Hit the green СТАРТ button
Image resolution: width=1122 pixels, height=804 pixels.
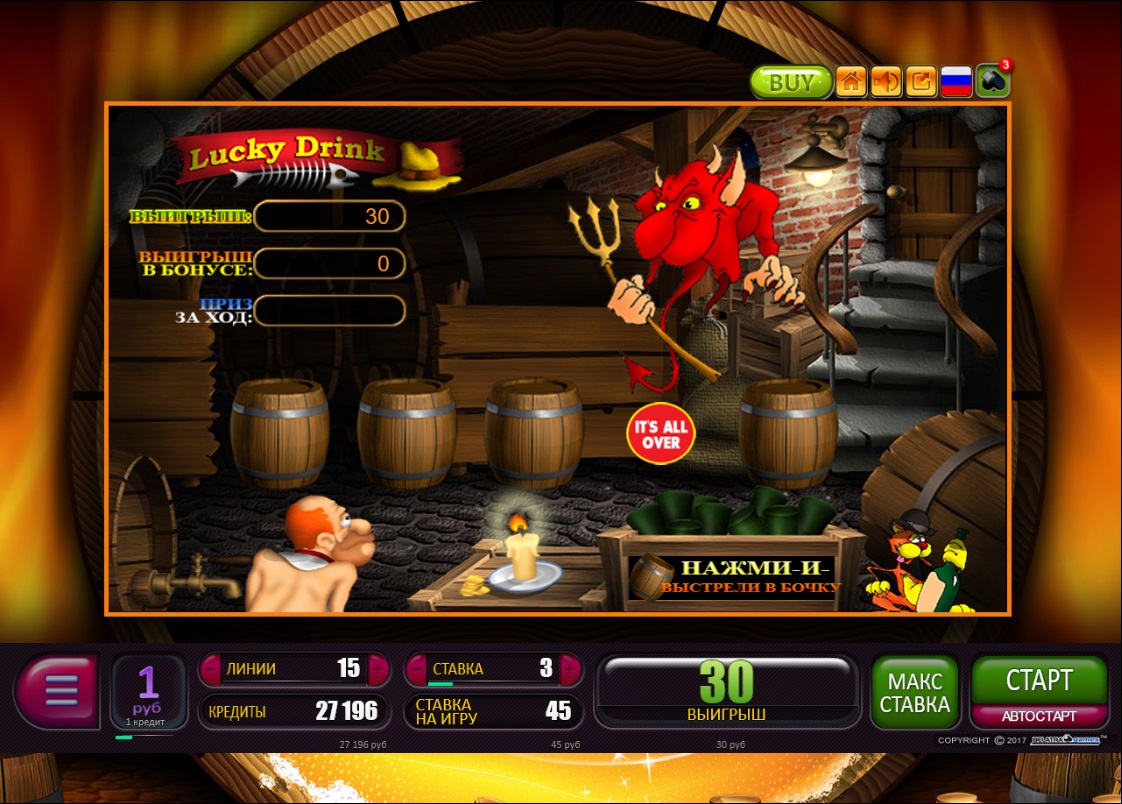click(1039, 681)
